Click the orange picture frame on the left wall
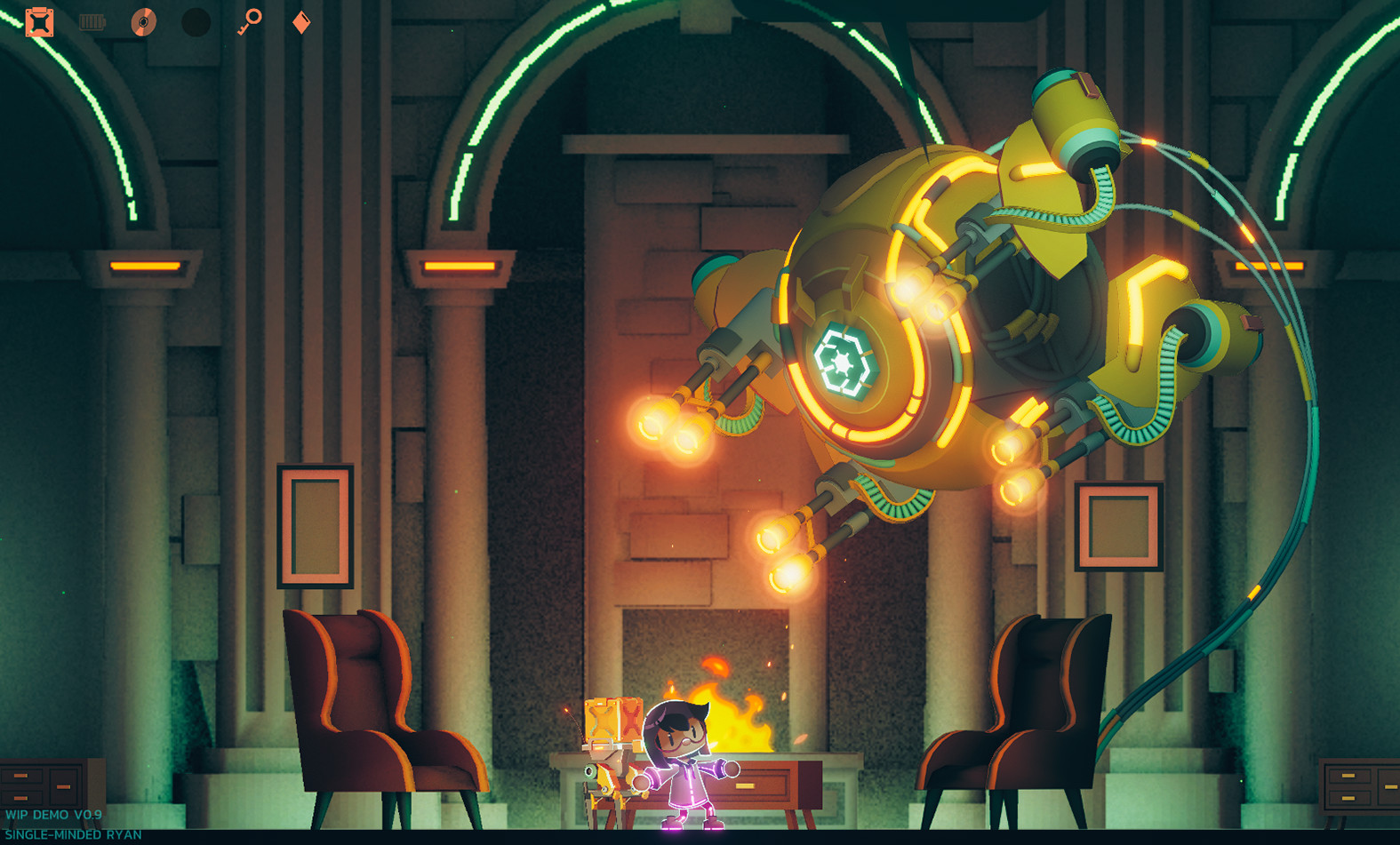 [316, 524]
